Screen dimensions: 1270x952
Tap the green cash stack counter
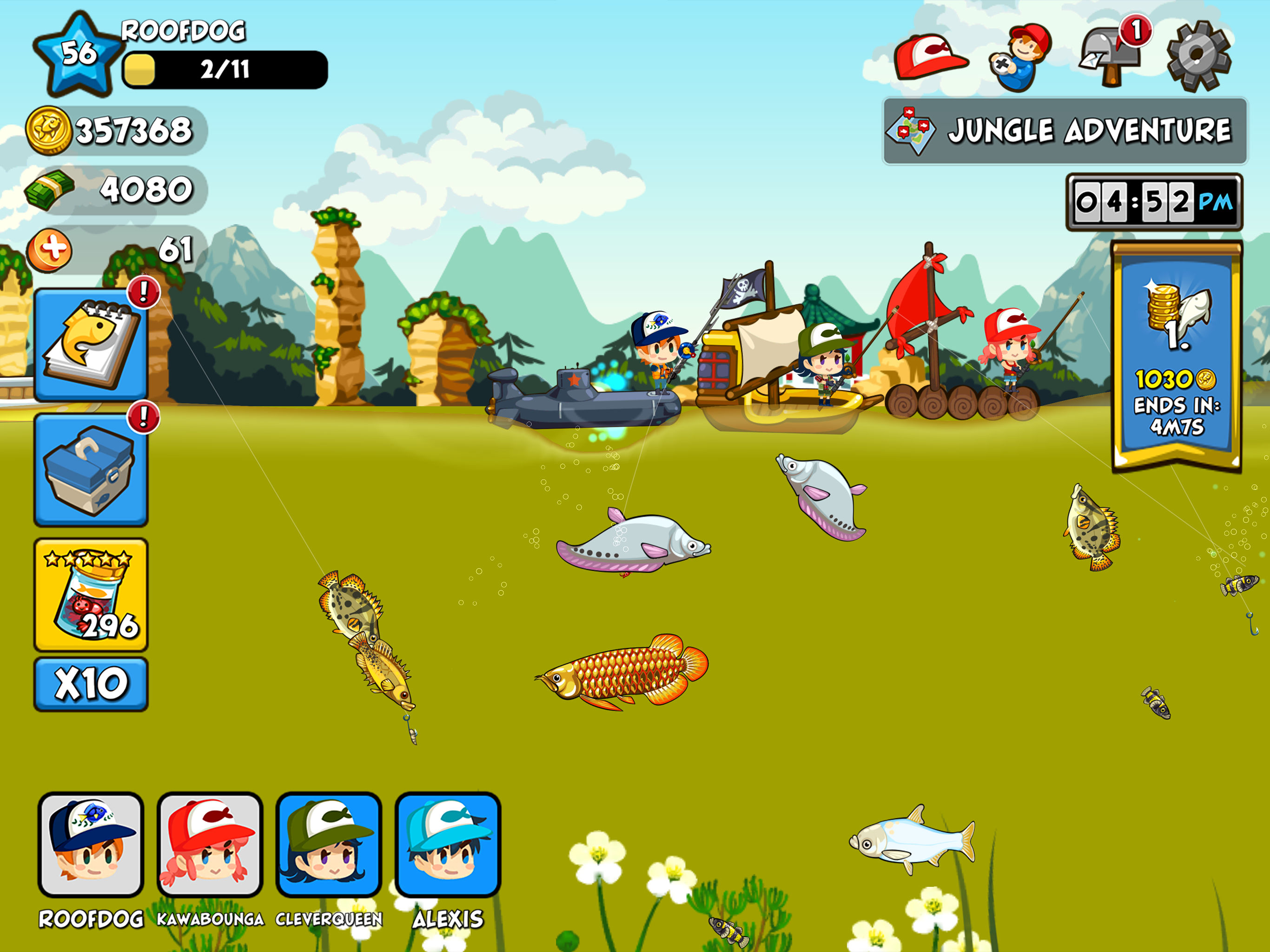tap(50, 190)
